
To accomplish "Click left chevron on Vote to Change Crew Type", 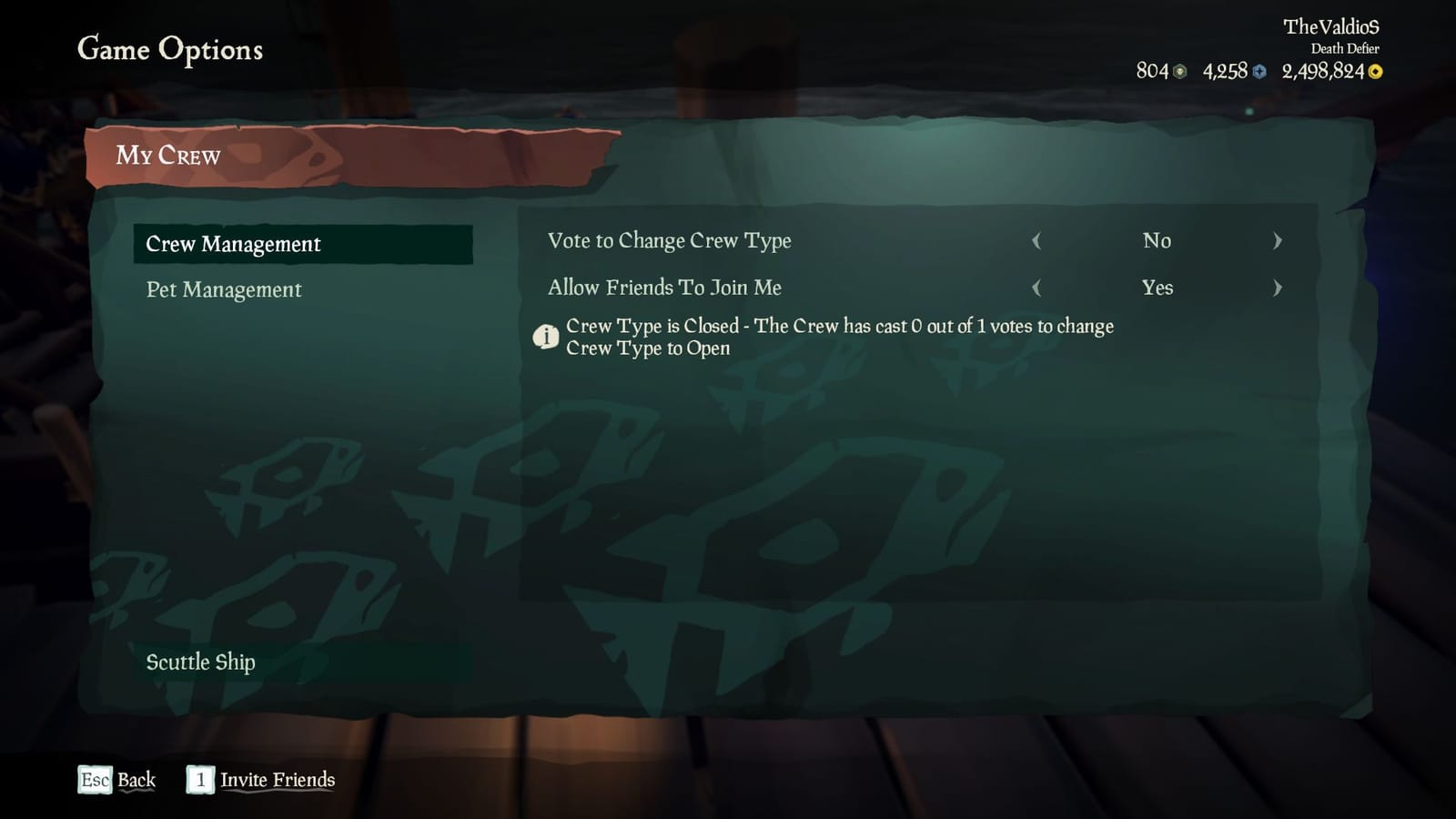I will [x=1038, y=241].
